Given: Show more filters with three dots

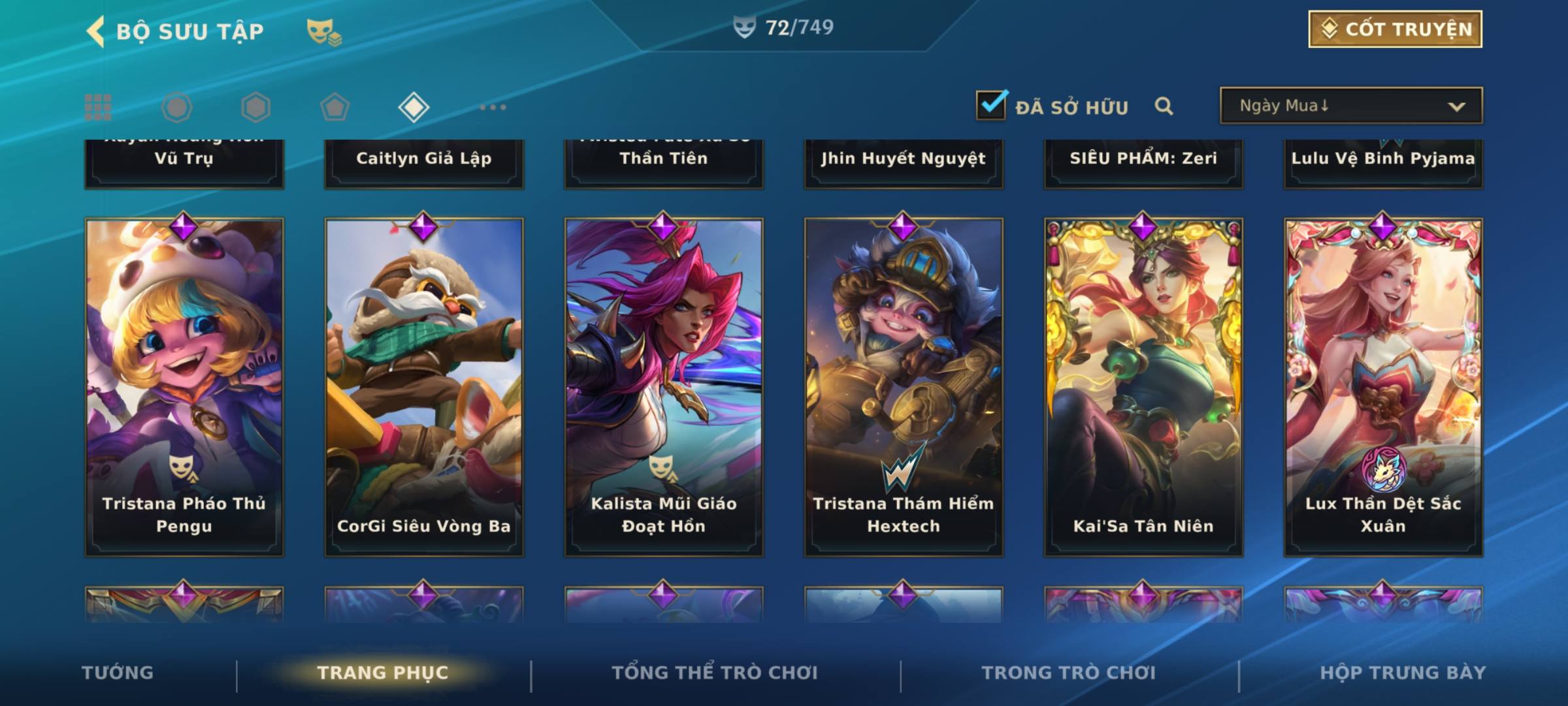Looking at the screenshot, I should (493, 107).
